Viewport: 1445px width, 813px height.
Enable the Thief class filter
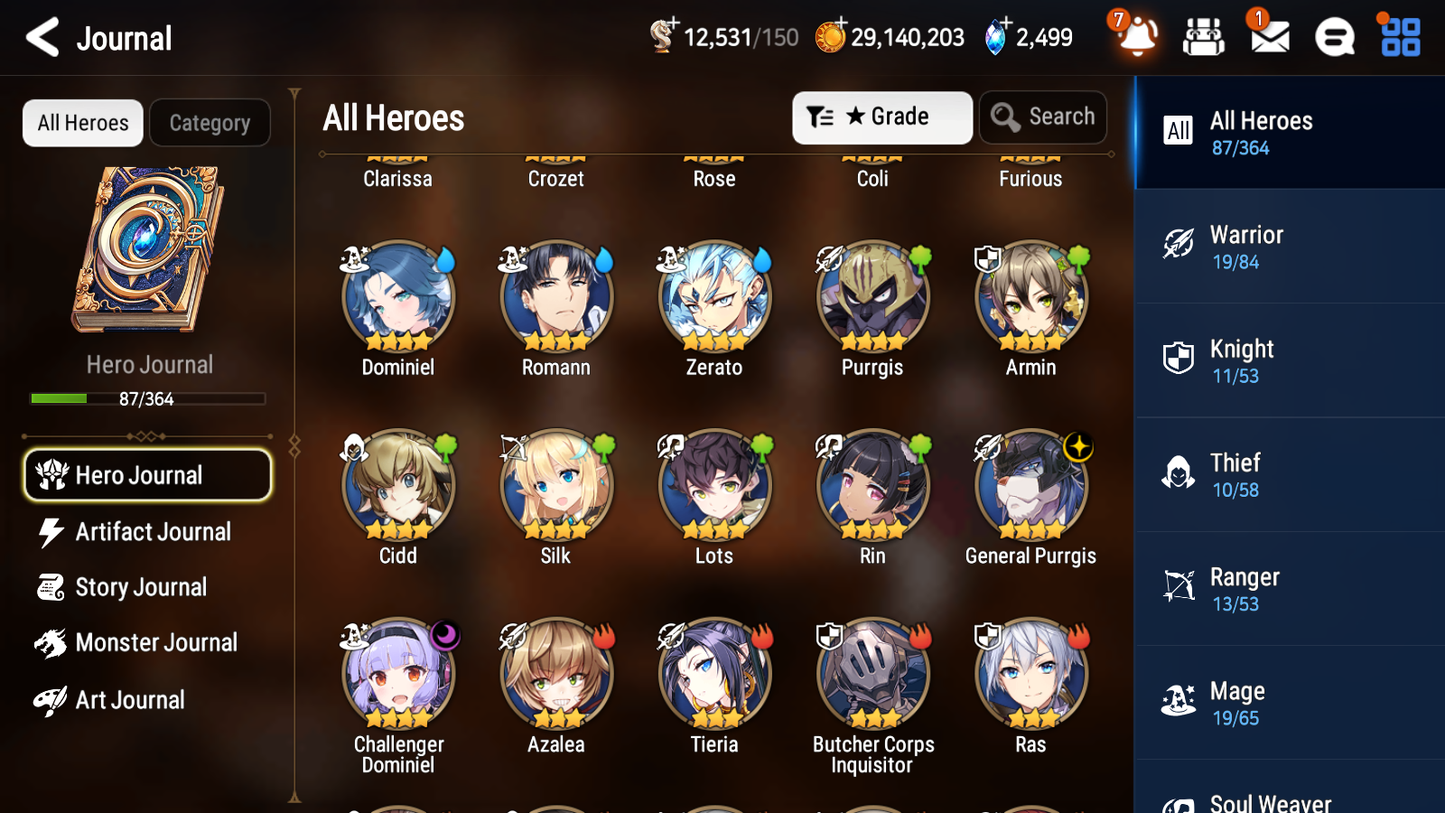1289,474
